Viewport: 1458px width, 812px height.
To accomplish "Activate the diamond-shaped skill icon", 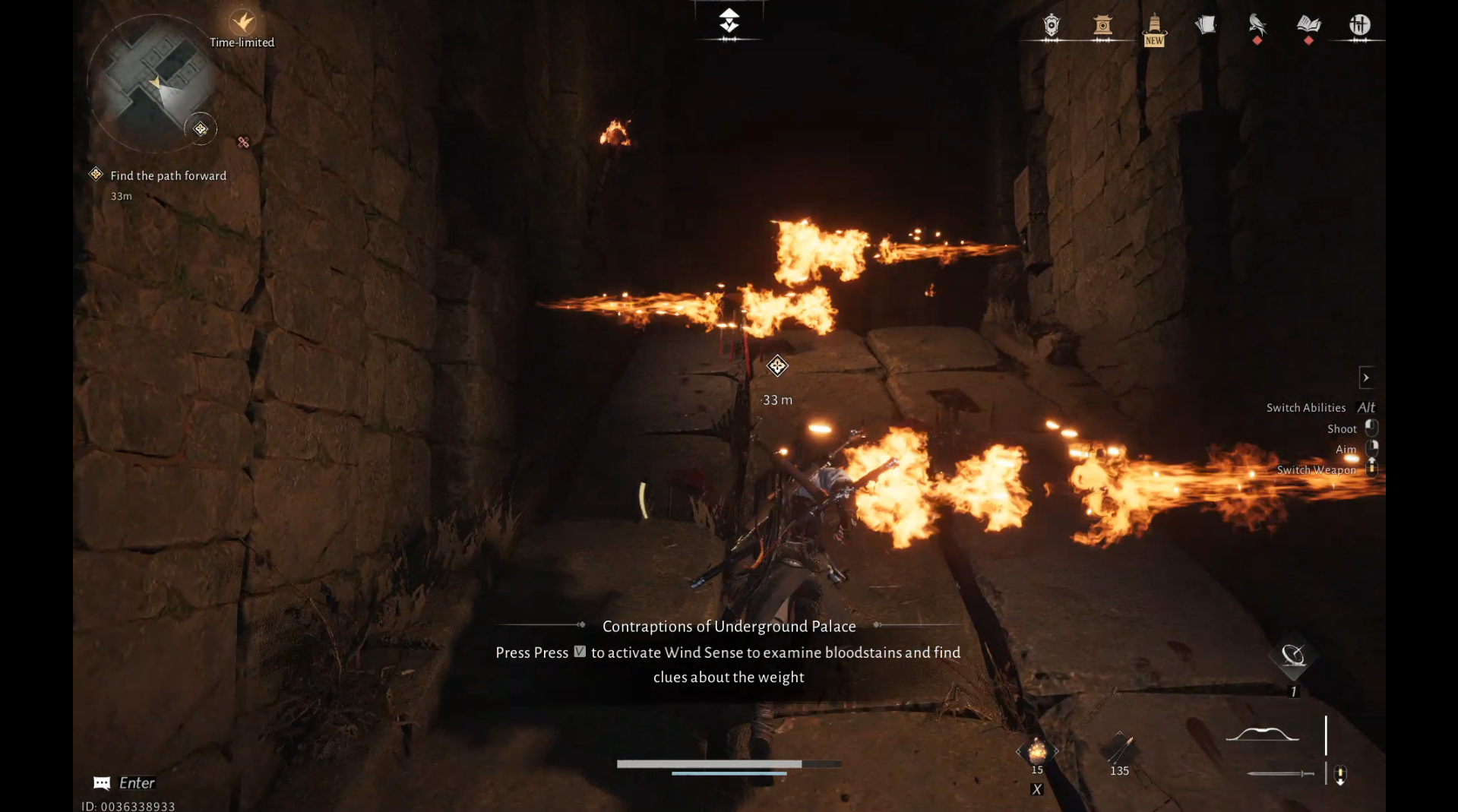I will pyautogui.click(x=1292, y=656).
